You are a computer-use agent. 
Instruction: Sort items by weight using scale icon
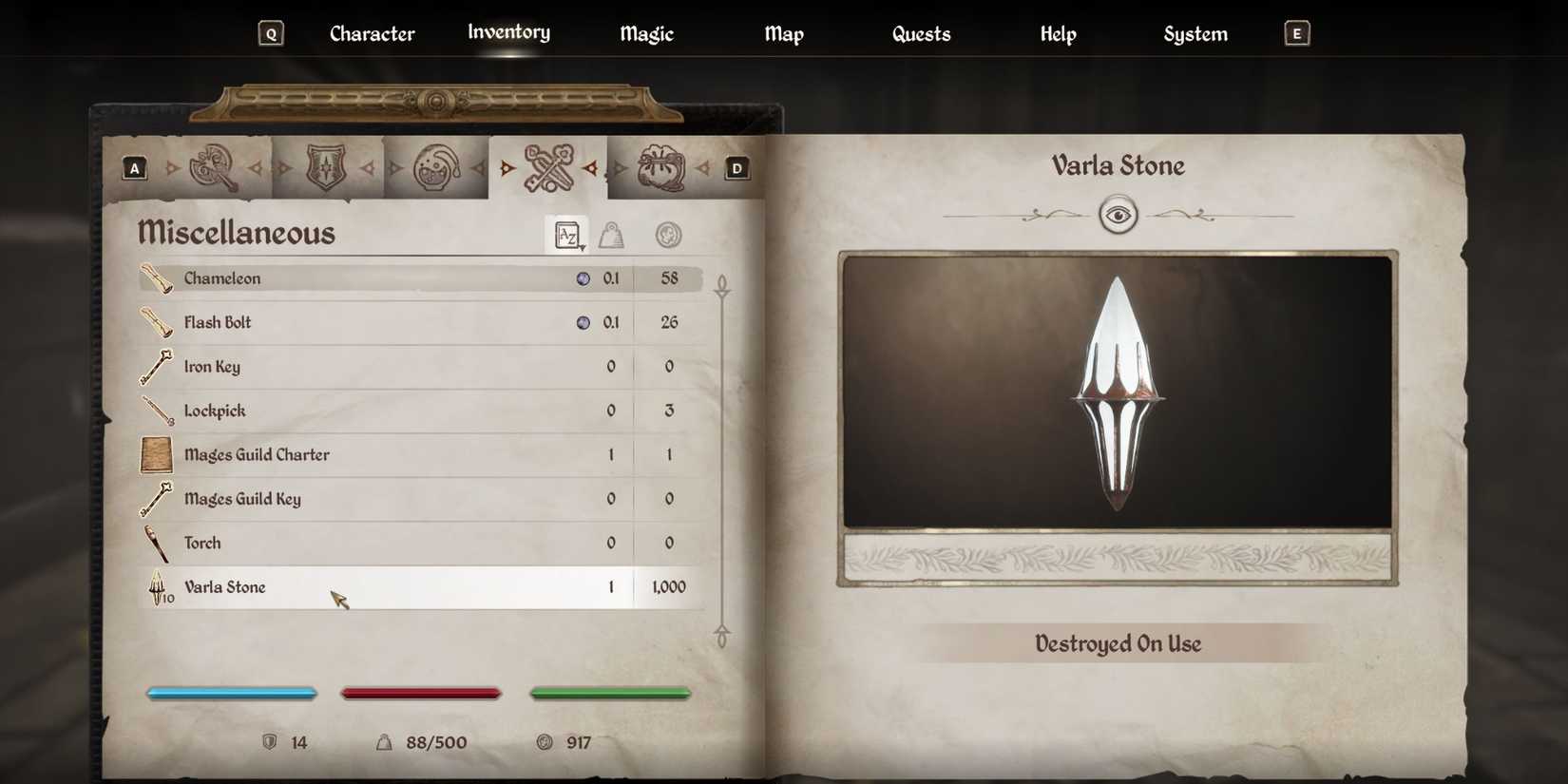(x=613, y=235)
